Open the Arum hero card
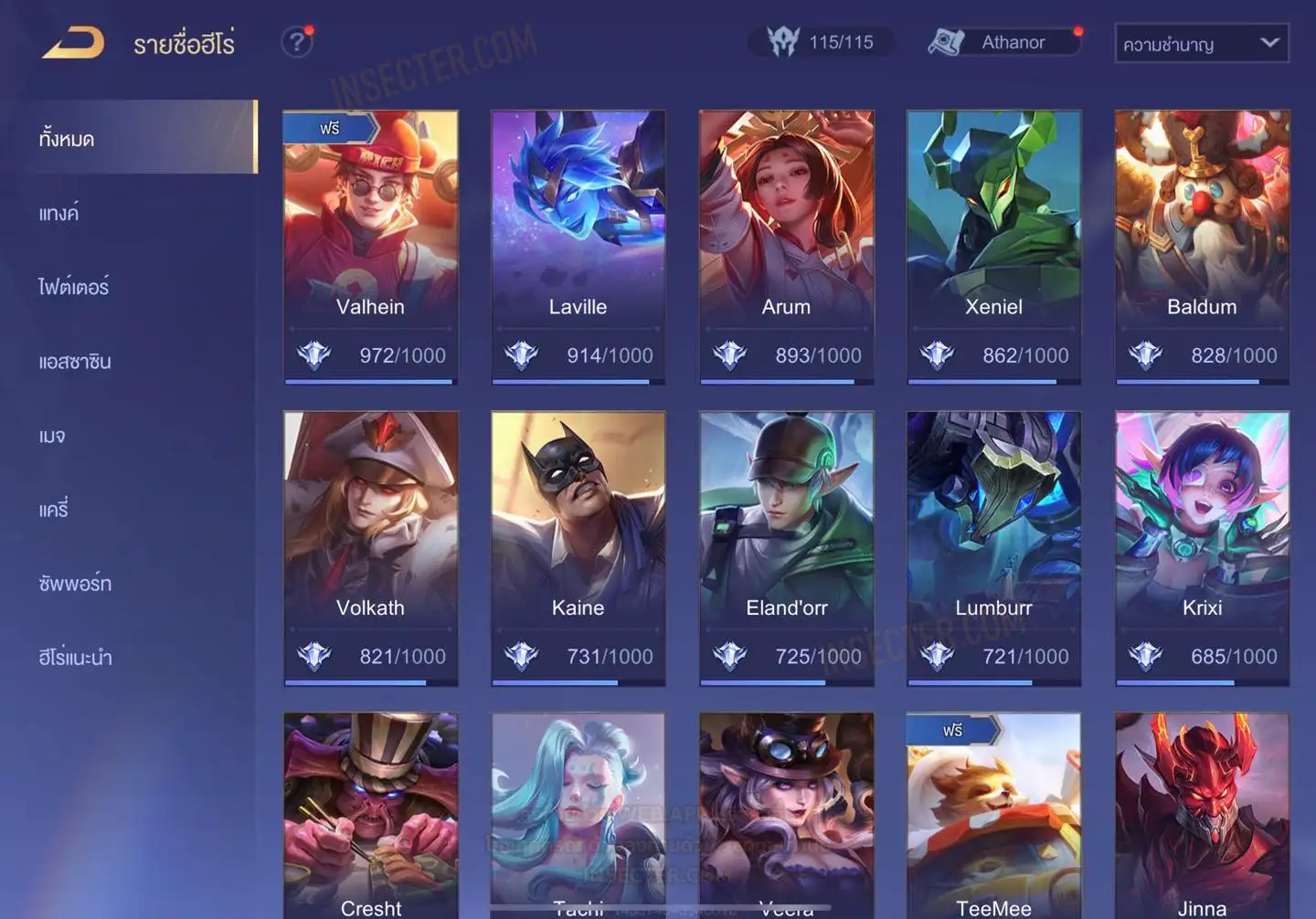Screen dimensions: 1316x919 coord(786,247)
